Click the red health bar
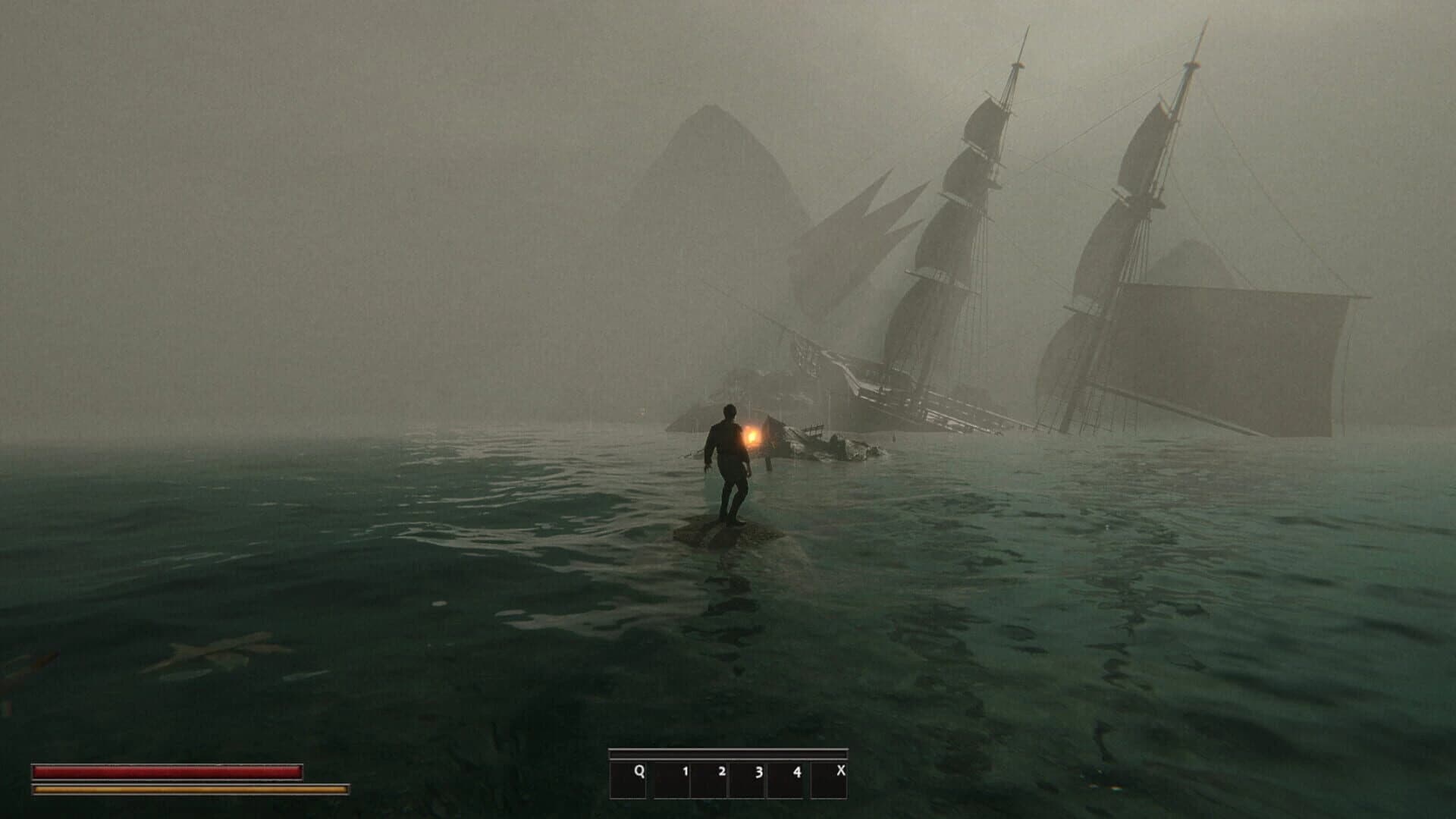 coord(167,770)
